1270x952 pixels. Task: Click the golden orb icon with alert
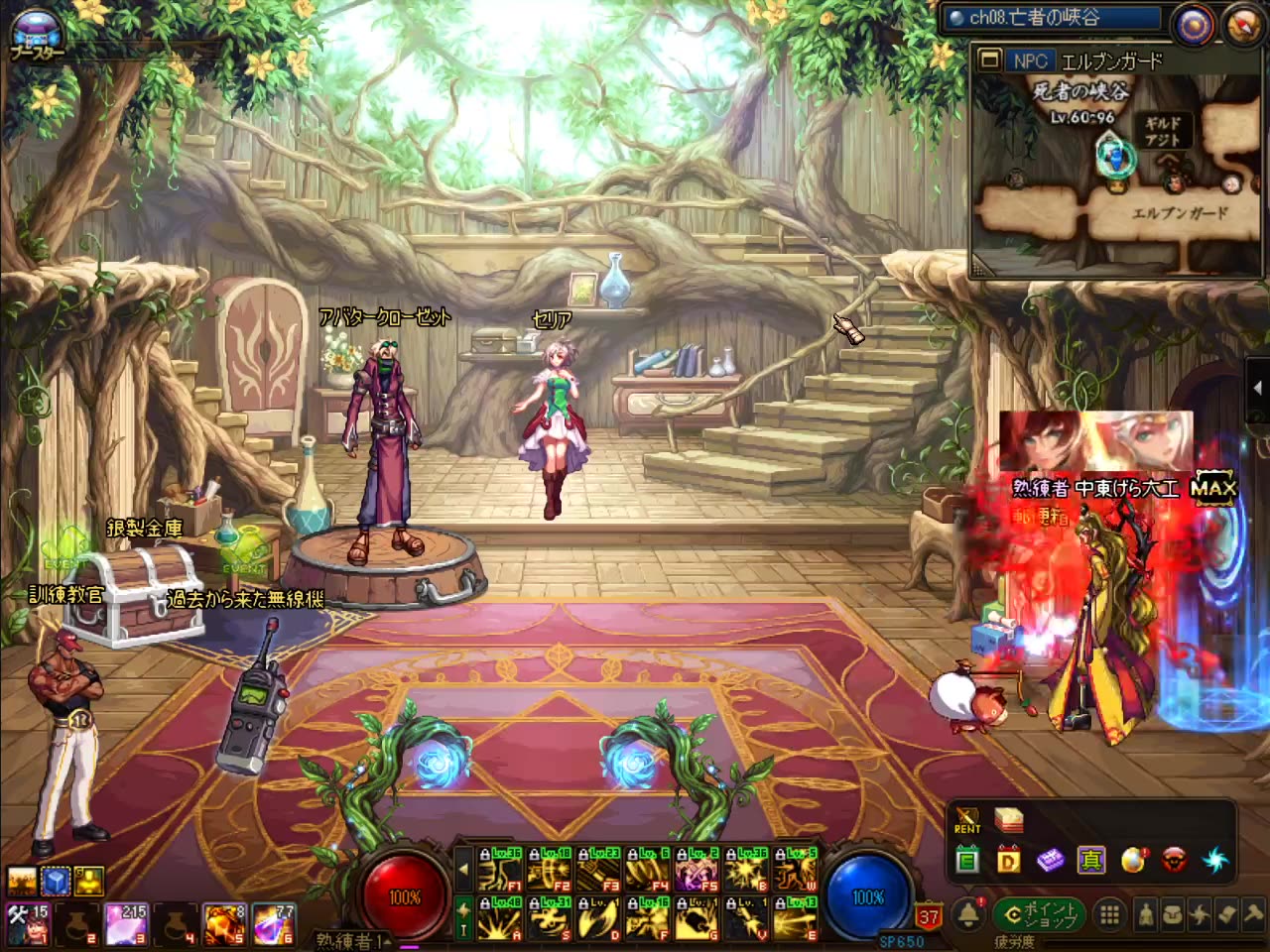[1133, 861]
